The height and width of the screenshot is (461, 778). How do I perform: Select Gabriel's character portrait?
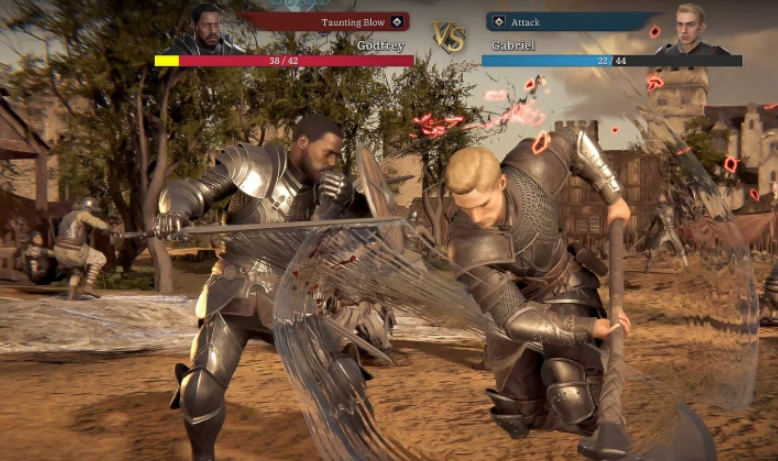coord(690,28)
